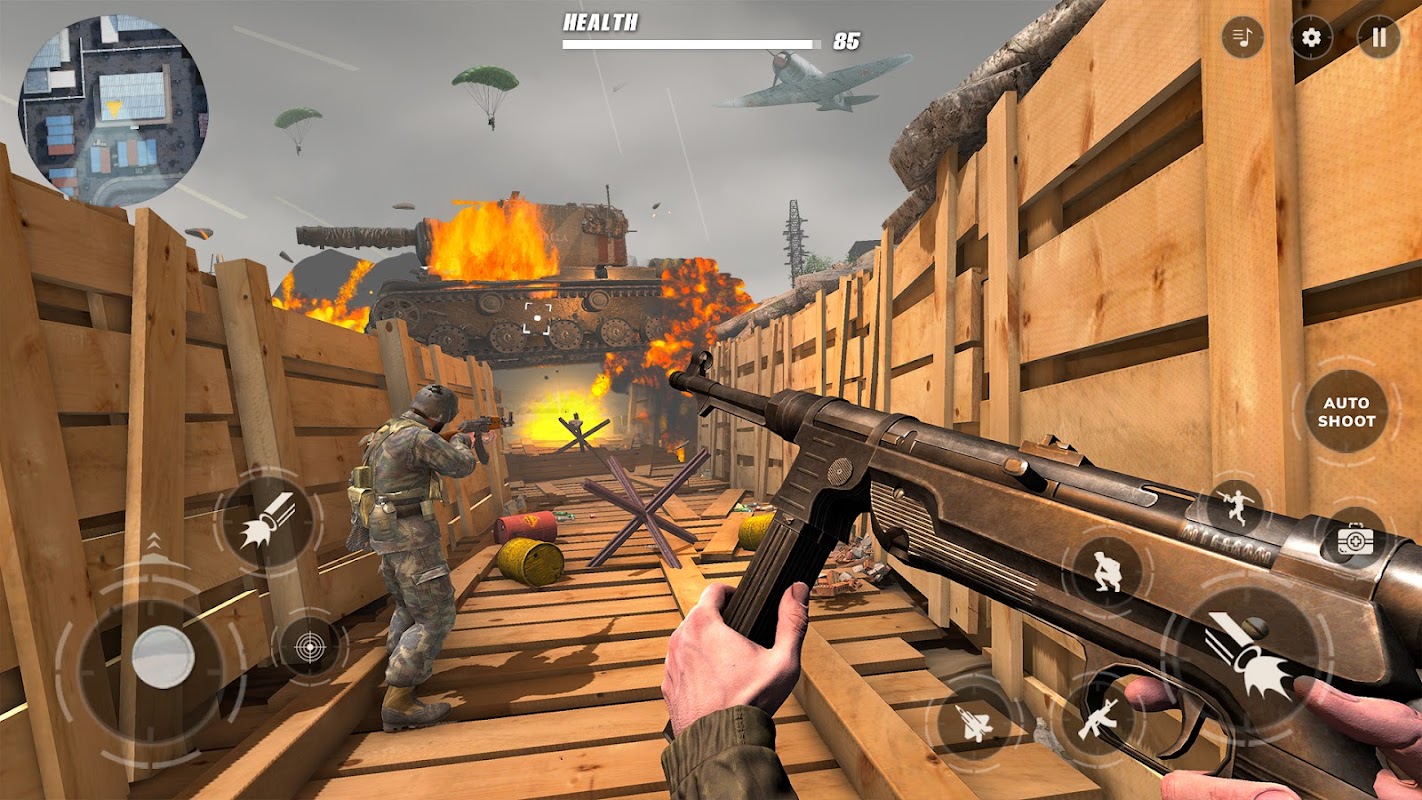This screenshot has width=1422, height=800.
Task: Tap the circular minimap
Action: 113,110
